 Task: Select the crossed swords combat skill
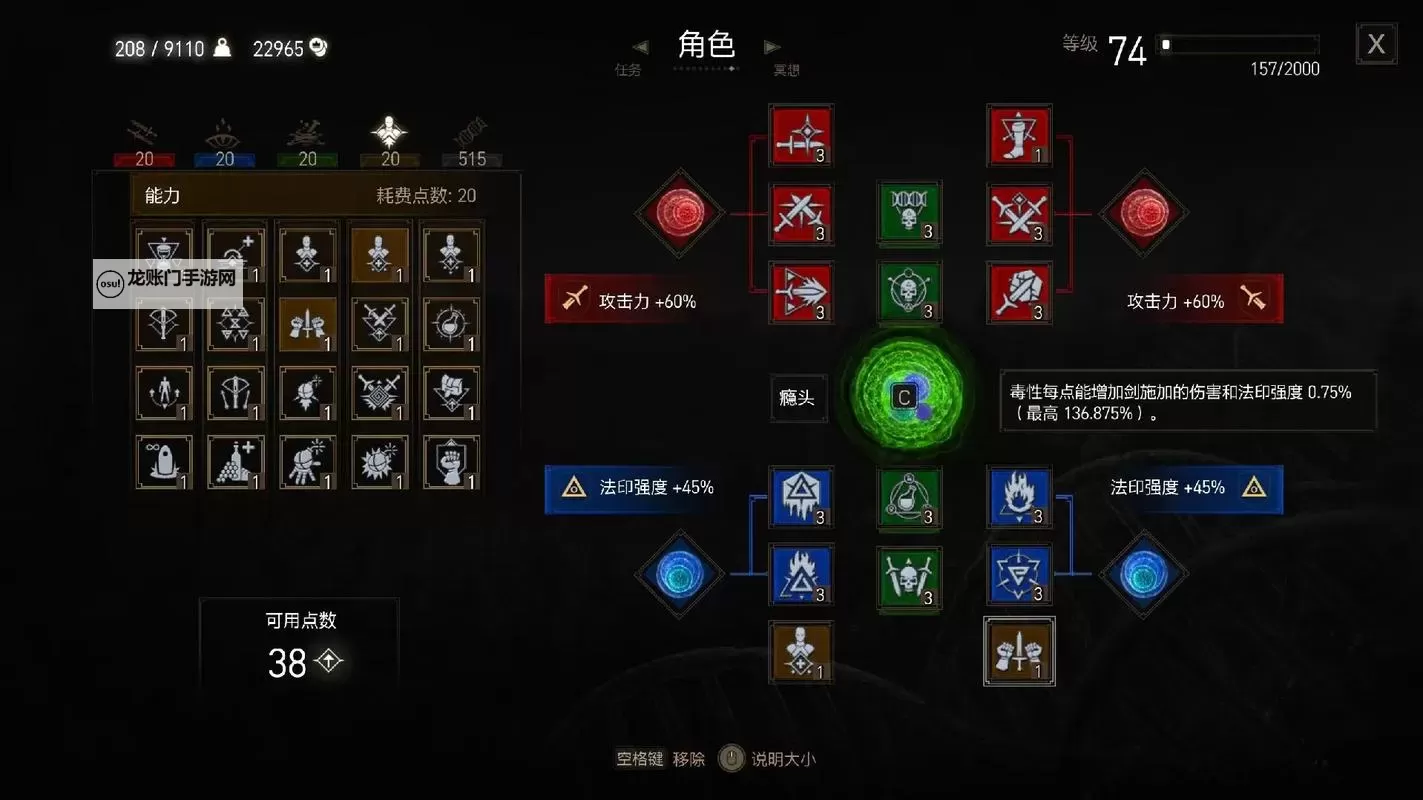pos(801,214)
